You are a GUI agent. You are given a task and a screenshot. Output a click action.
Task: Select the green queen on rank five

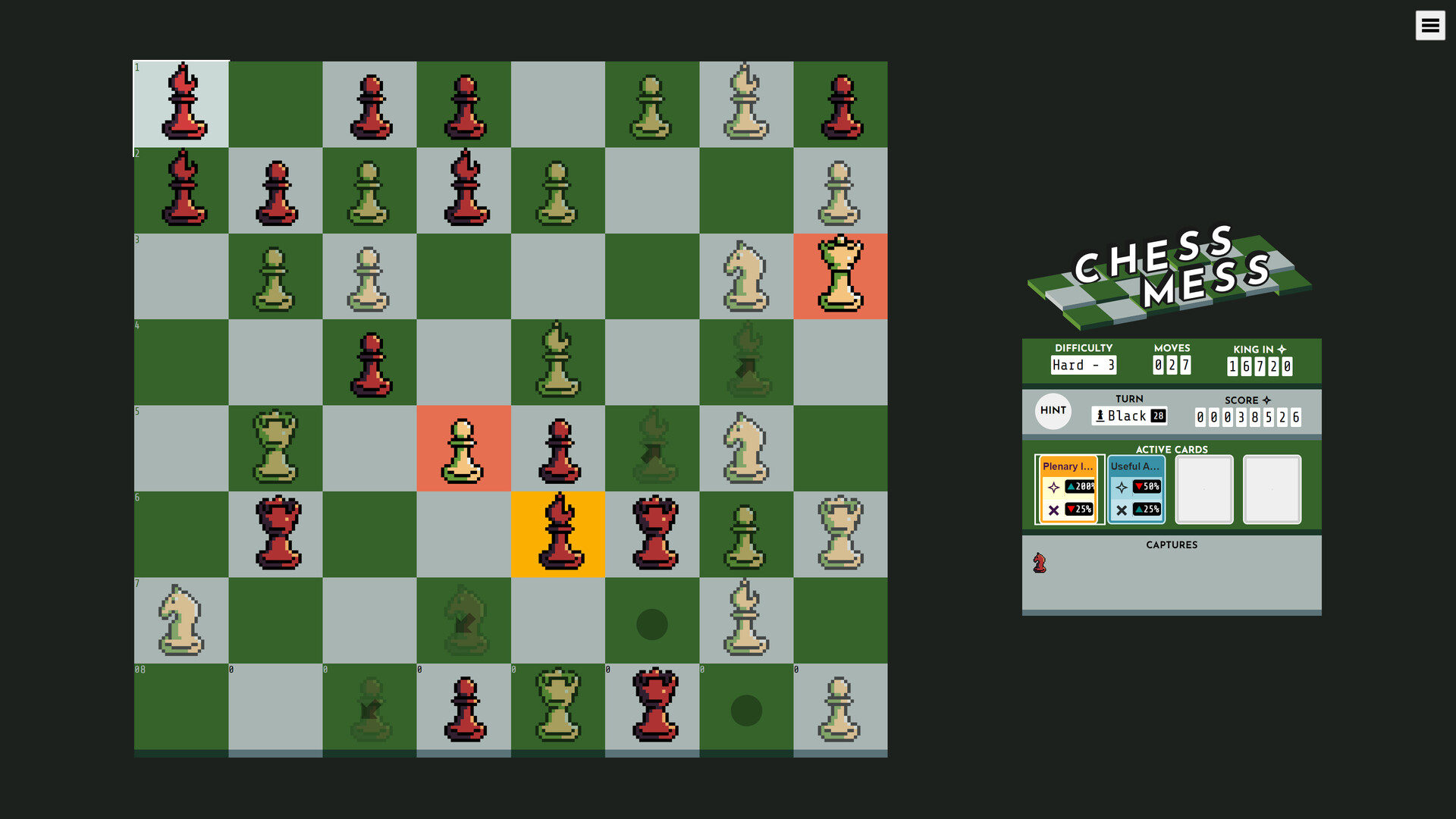(x=275, y=448)
